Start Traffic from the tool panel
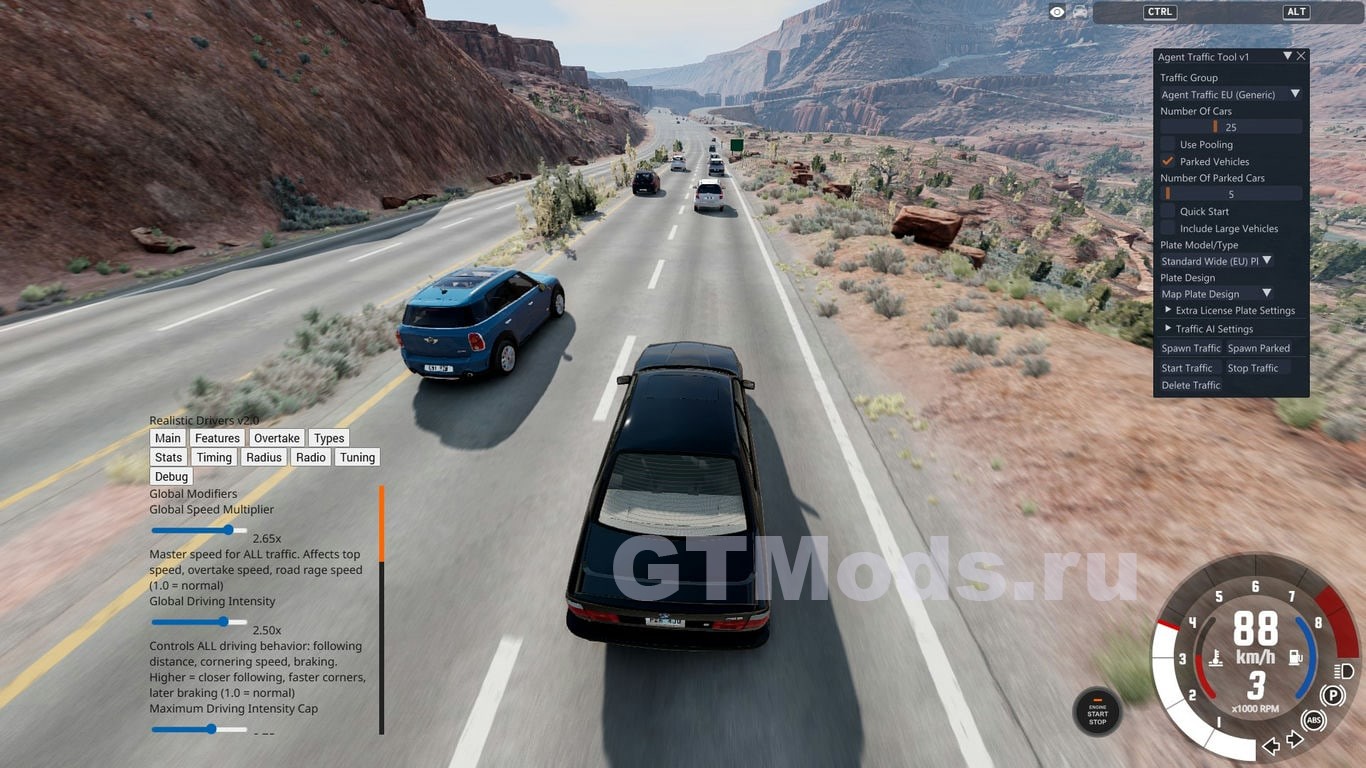 (x=1187, y=368)
